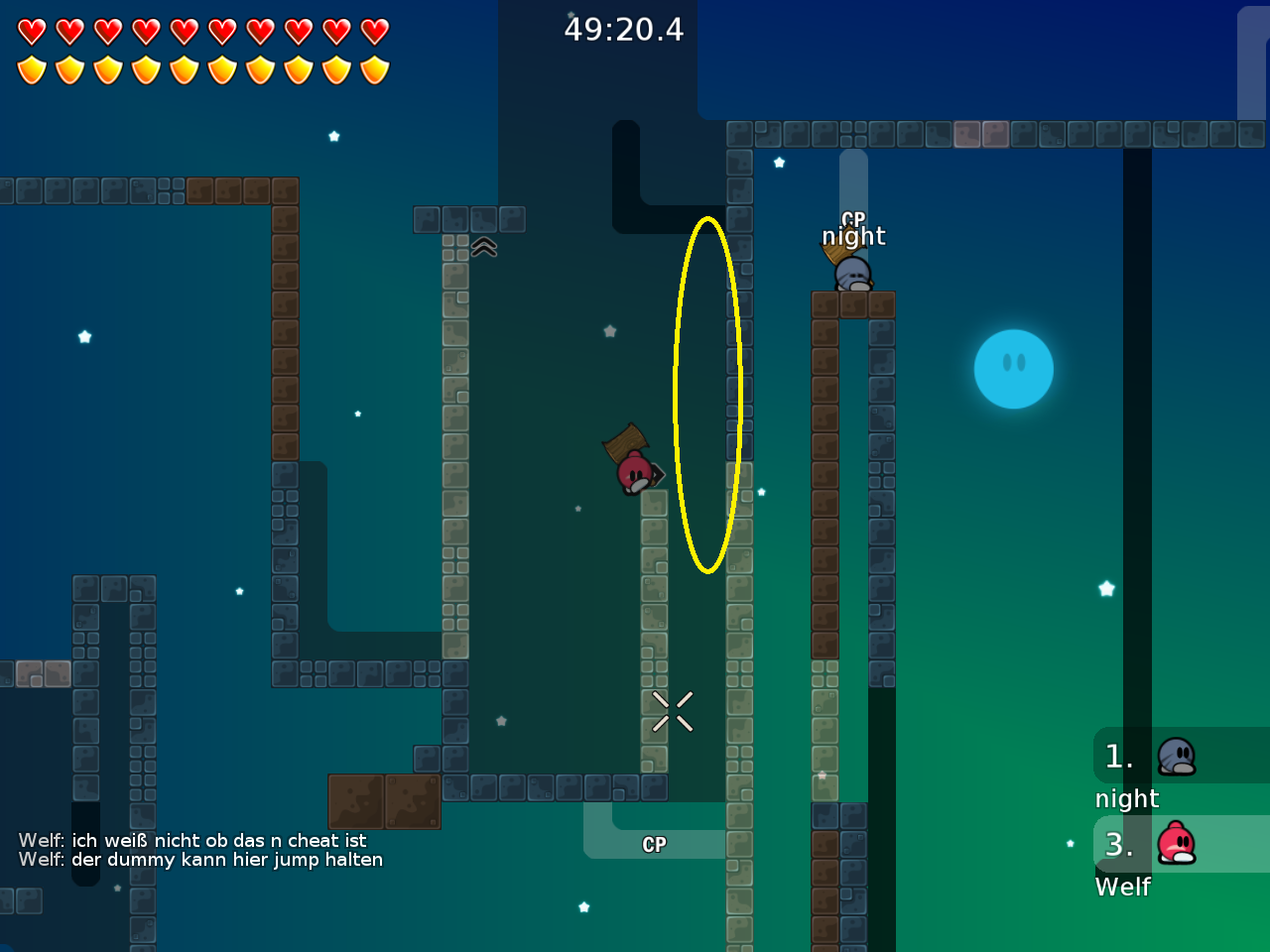
Task: Select the night name label on the scoreboard
Action: pos(1126,798)
